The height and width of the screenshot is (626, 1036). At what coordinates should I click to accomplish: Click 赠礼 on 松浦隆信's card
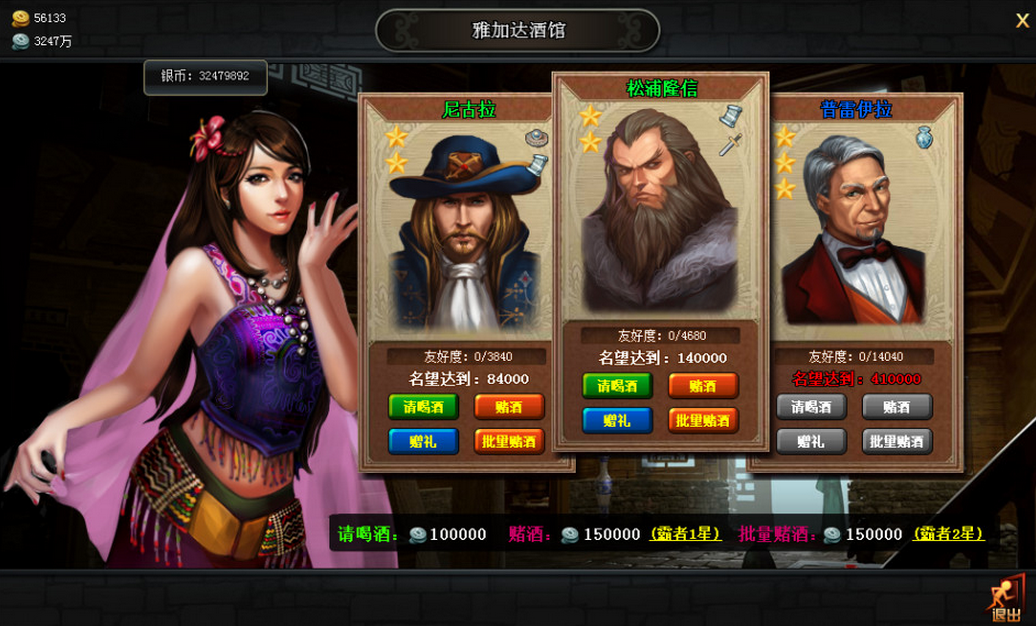click(617, 420)
